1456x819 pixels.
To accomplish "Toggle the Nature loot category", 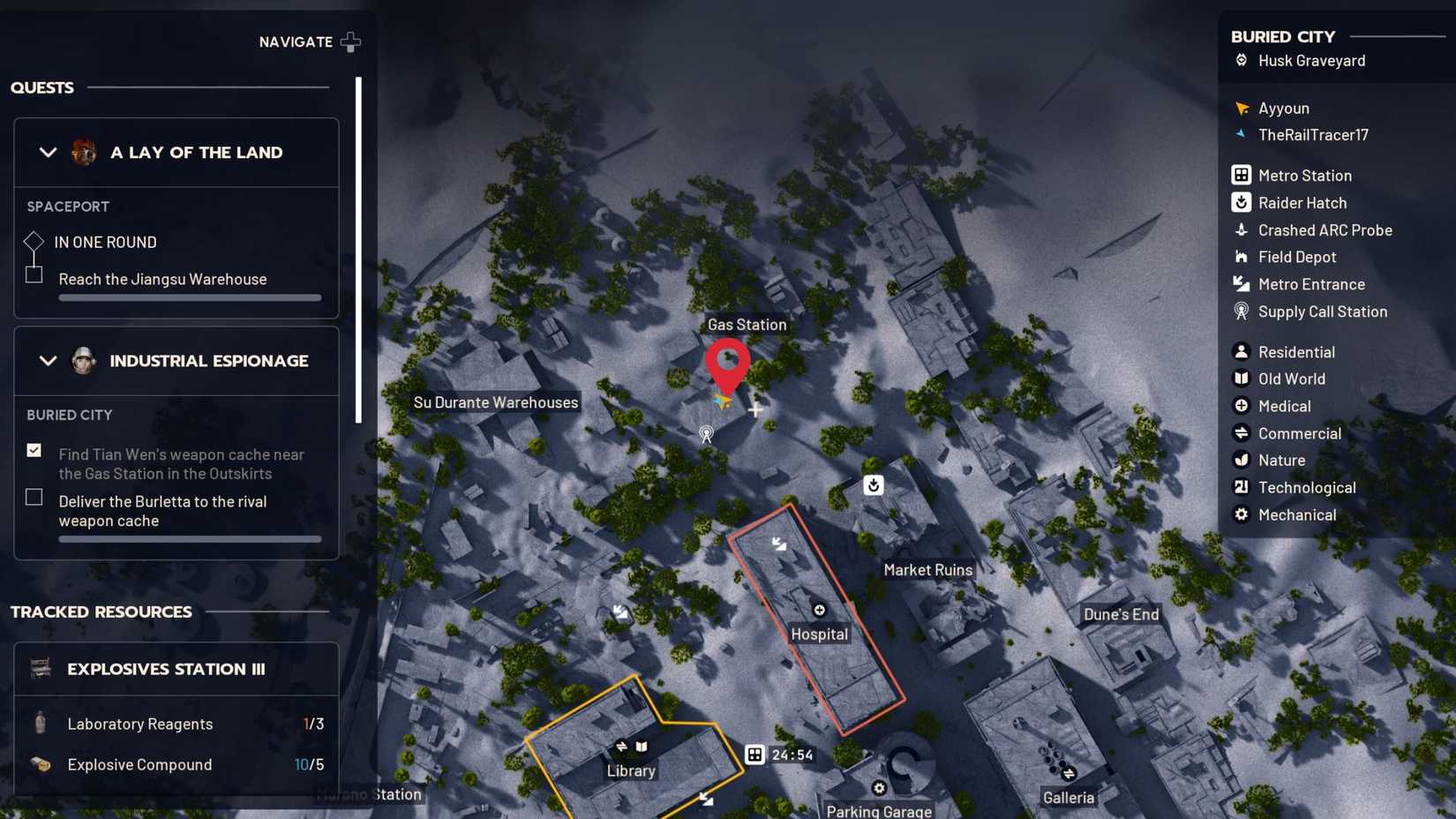I will point(1241,460).
